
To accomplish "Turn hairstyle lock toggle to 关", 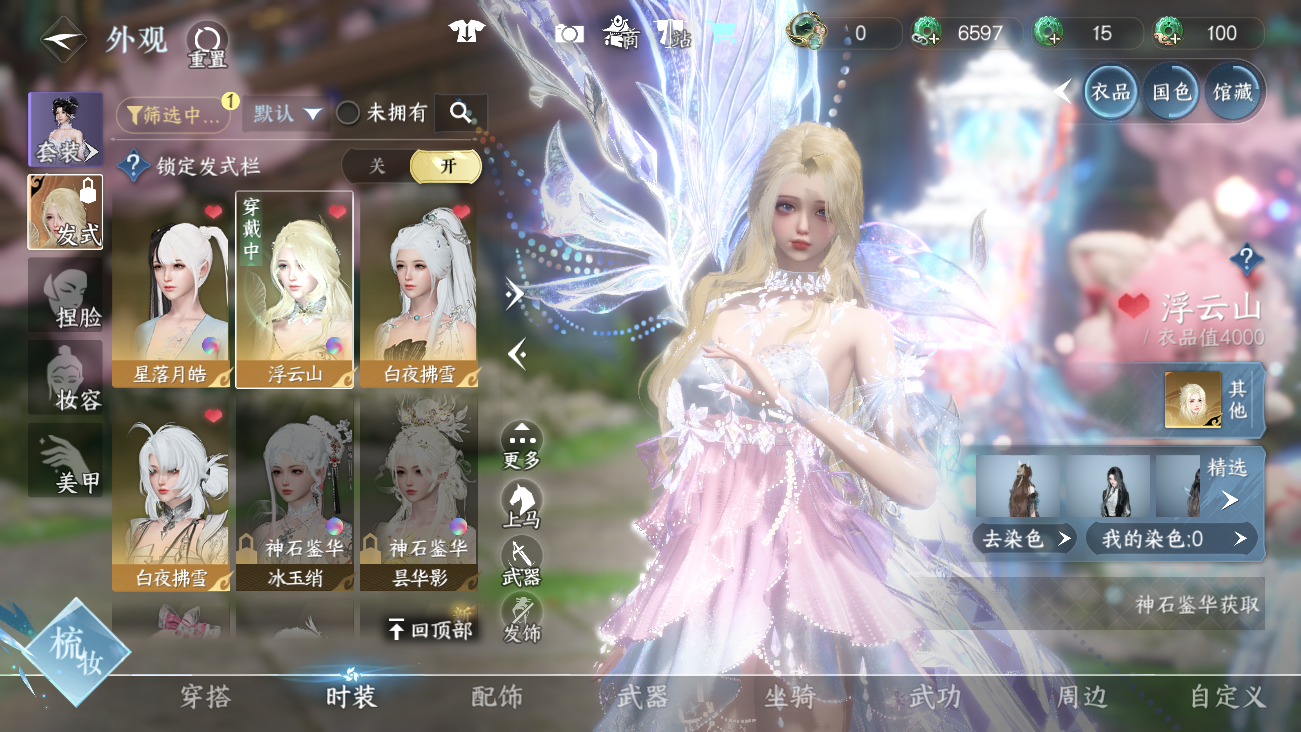I will (377, 166).
